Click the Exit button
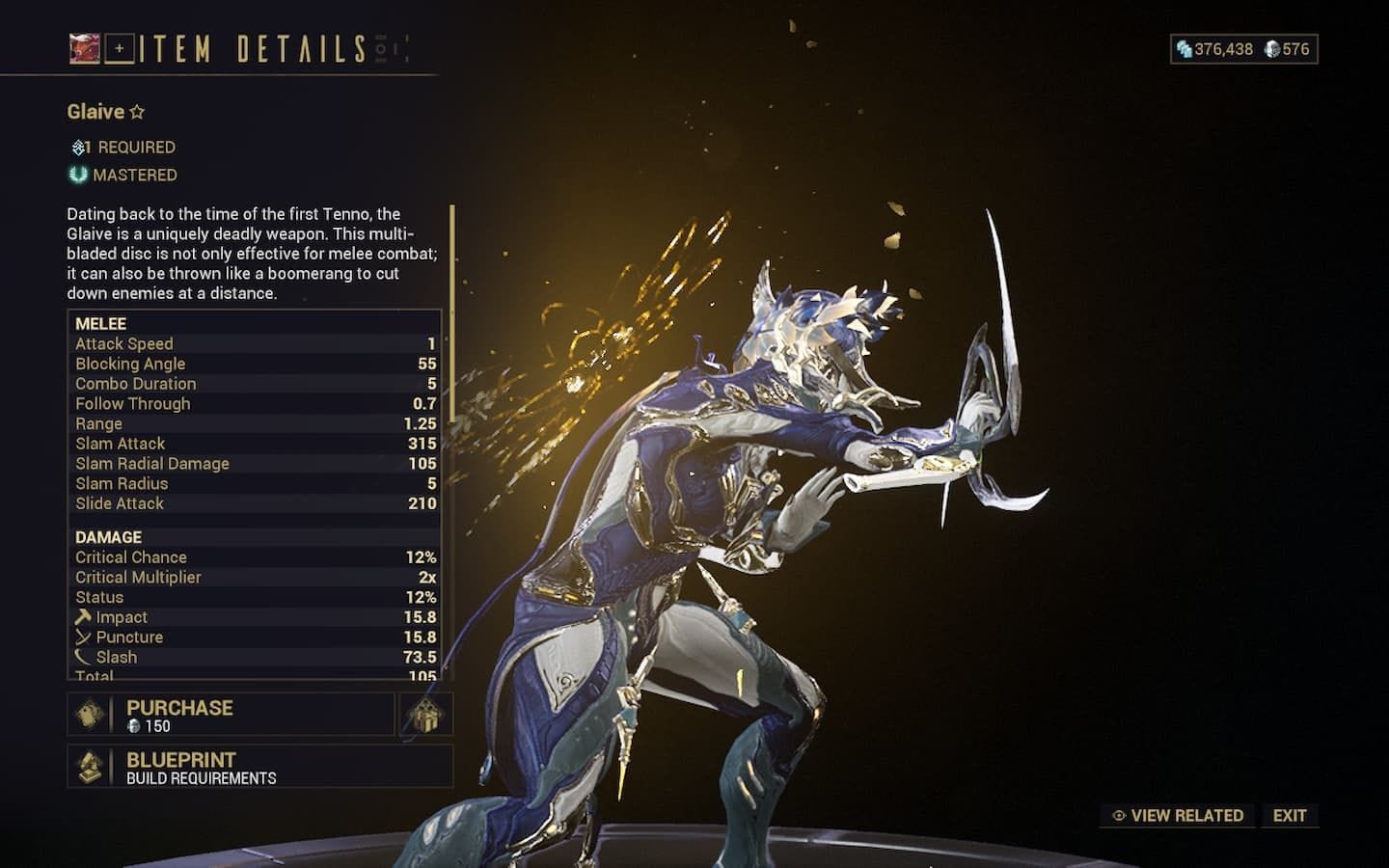This screenshot has width=1389, height=868. click(x=1290, y=815)
